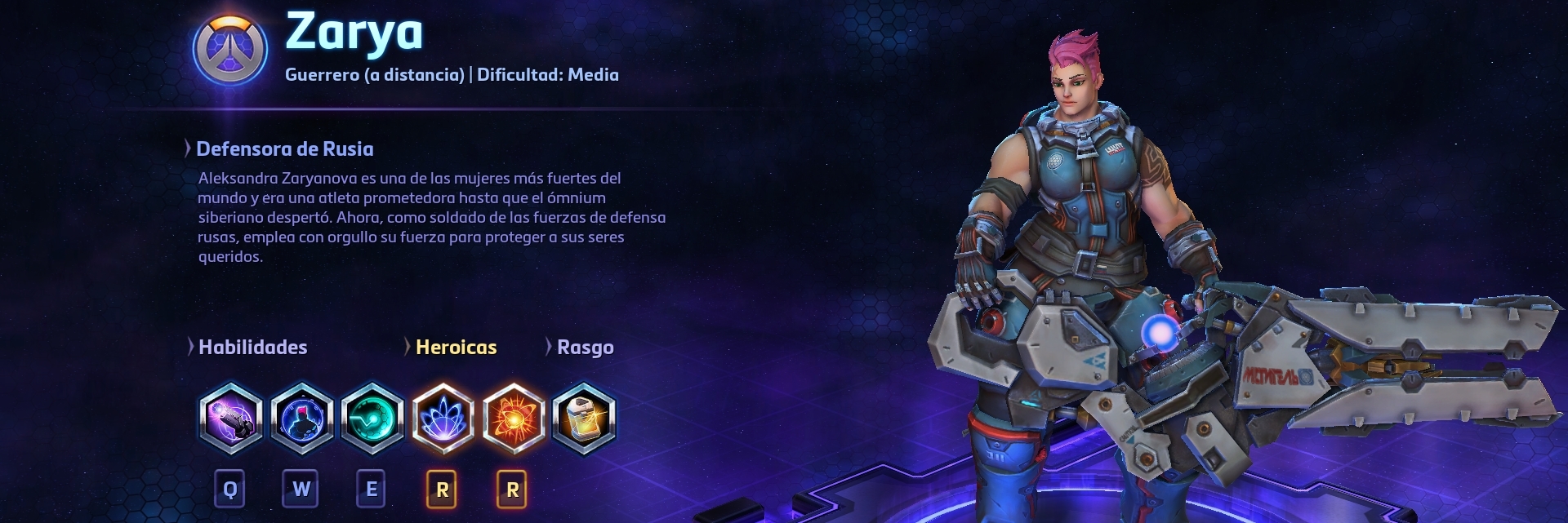This screenshot has height=523, width=1568.
Task: Show the teal Shield Ally ability icon
Action: (x=372, y=419)
